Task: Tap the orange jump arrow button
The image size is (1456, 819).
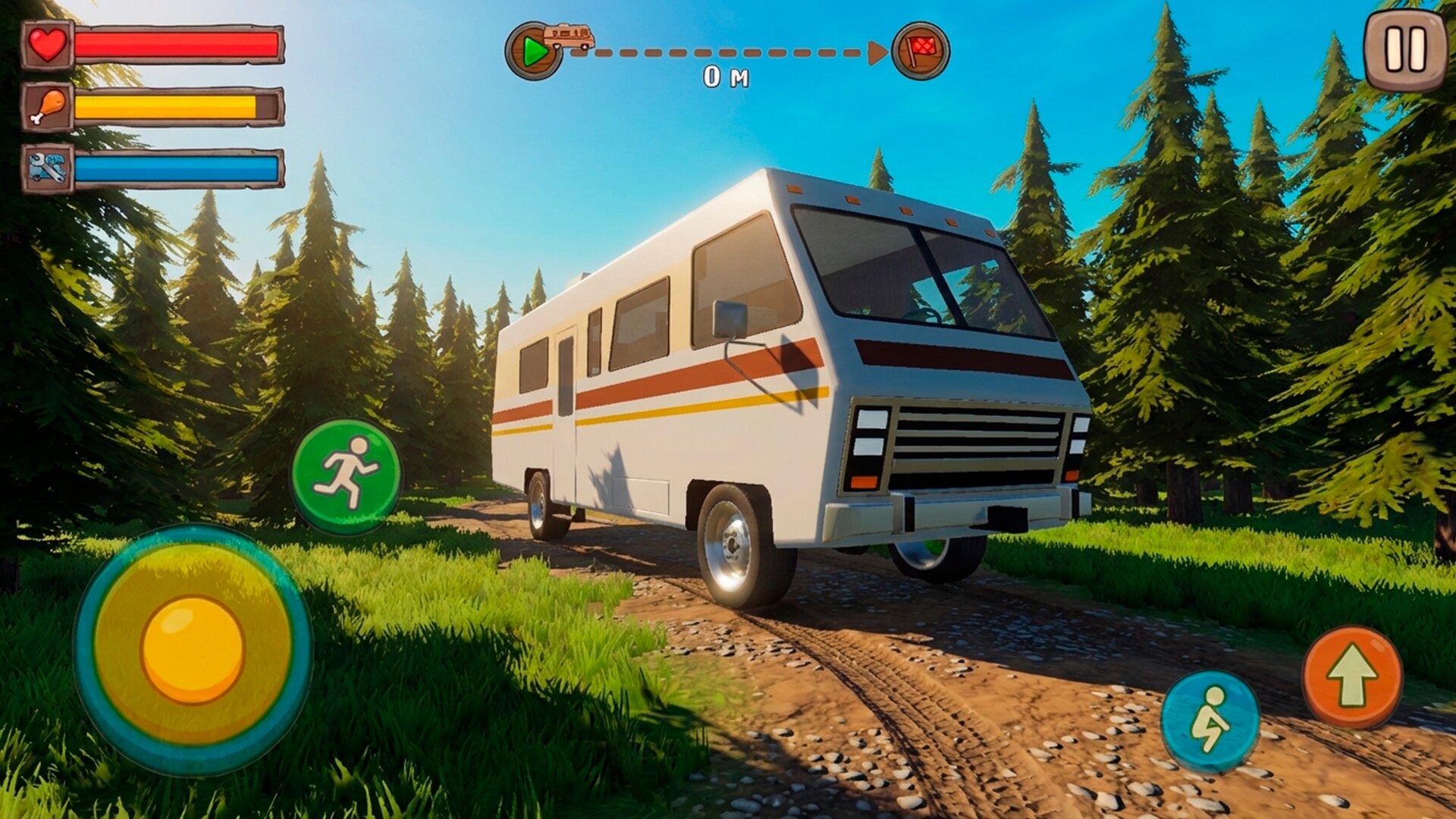Action: pos(1352,676)
